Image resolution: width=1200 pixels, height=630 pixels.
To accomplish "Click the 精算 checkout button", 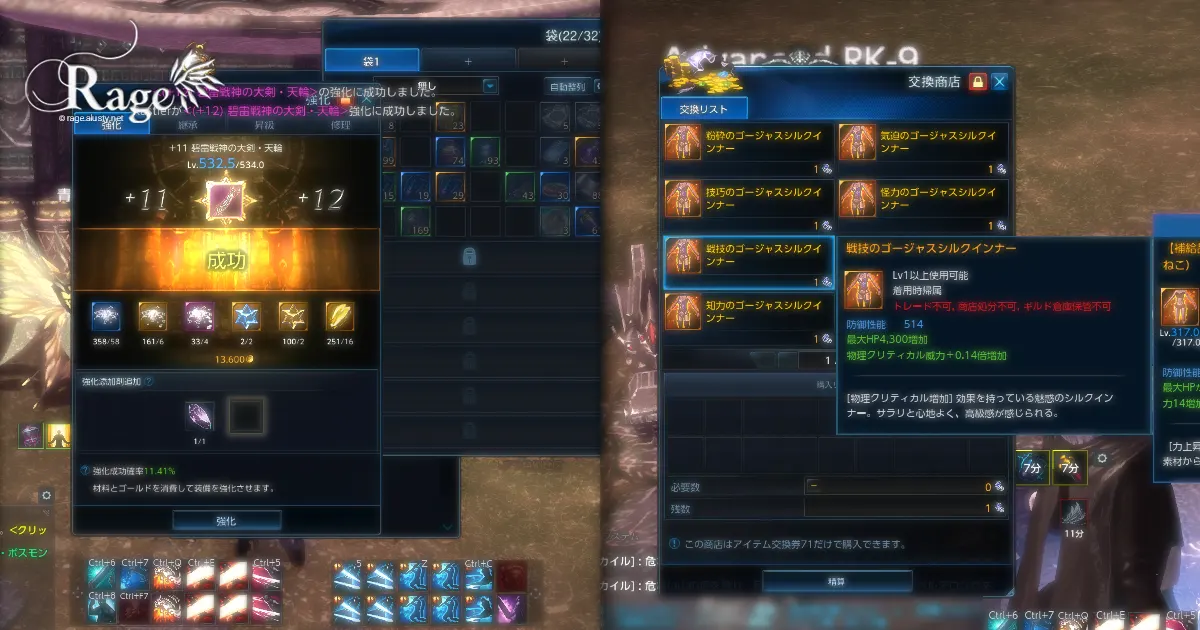I will coord(837,581).
